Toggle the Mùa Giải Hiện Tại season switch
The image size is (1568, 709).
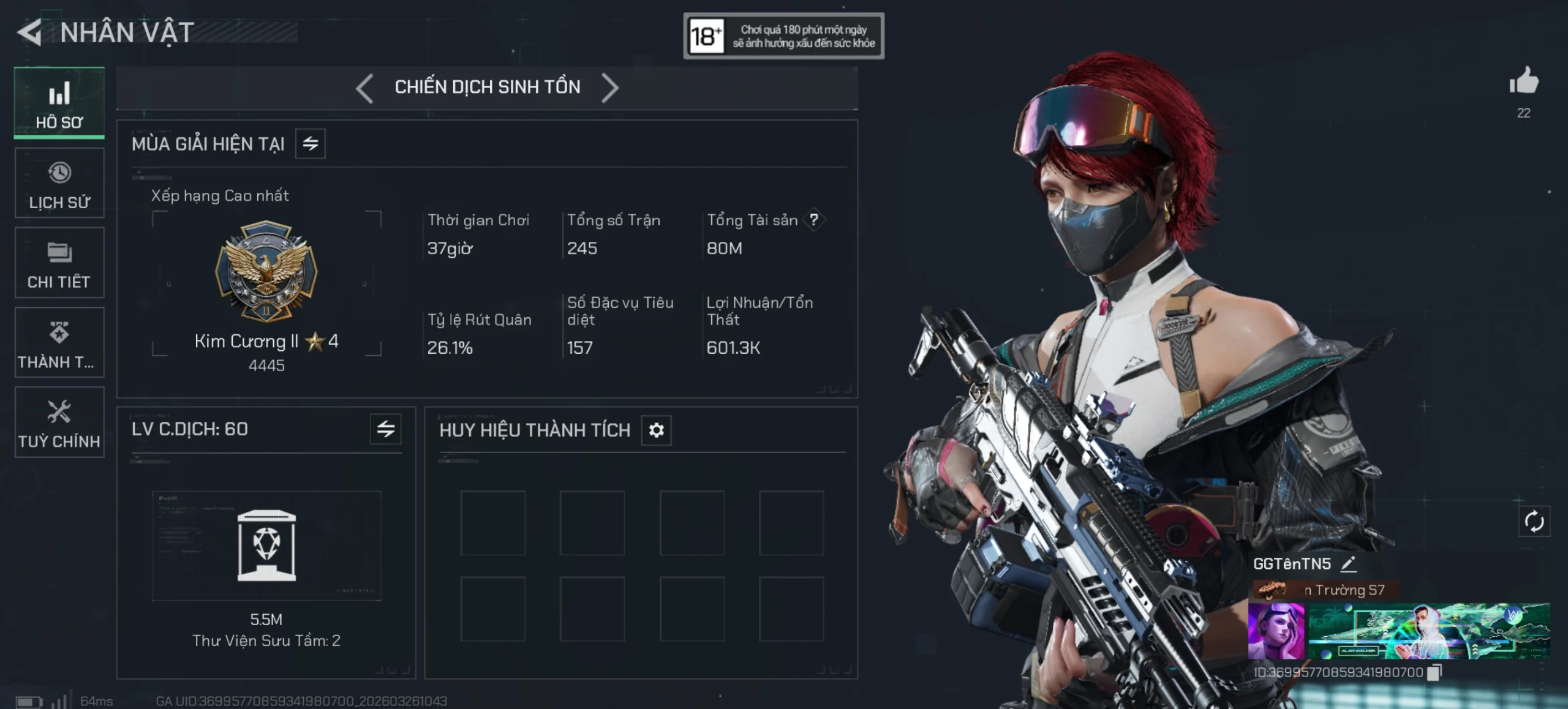[x=311, y=144]
